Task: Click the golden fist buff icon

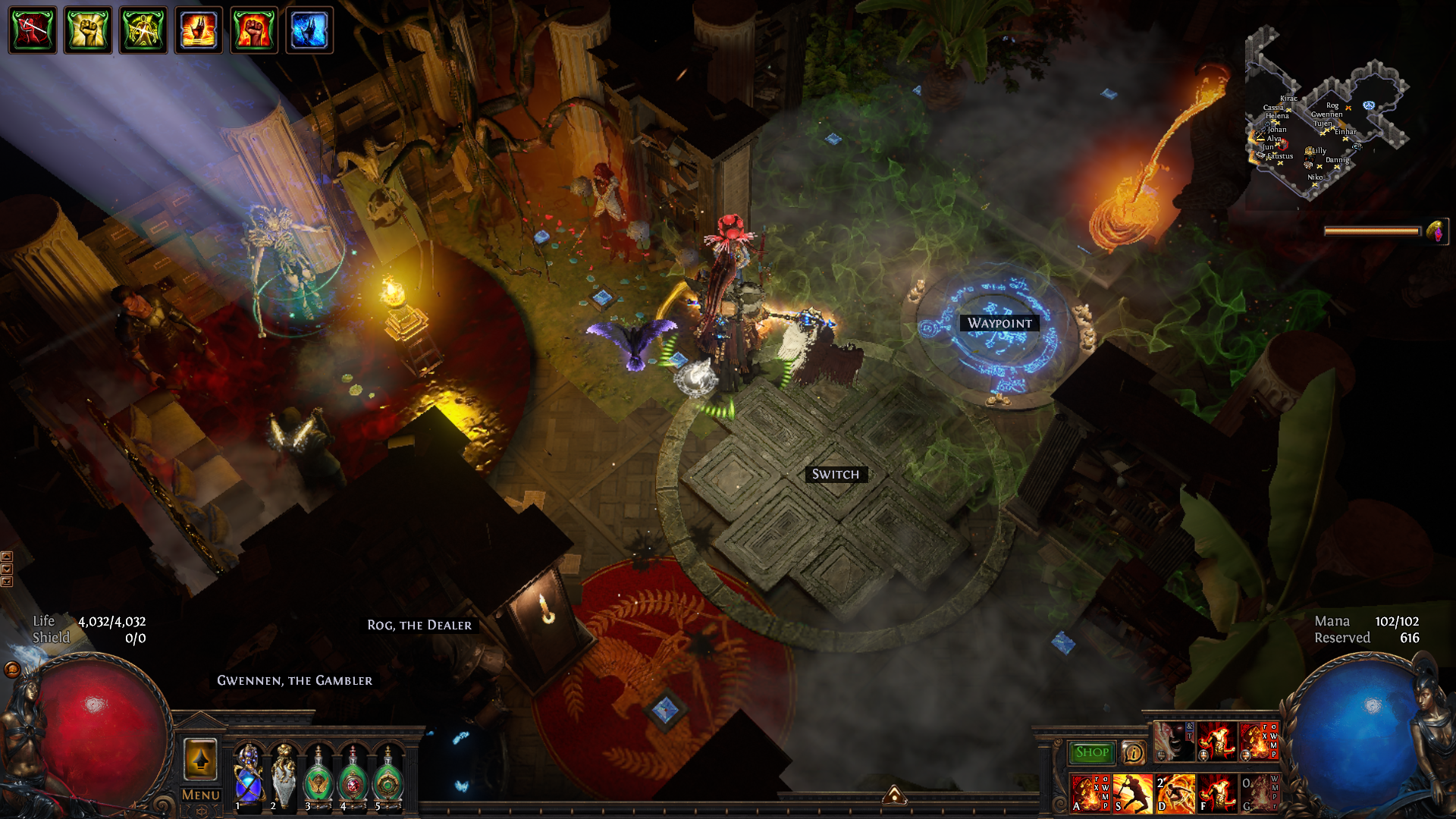Action: coord(88,30)
